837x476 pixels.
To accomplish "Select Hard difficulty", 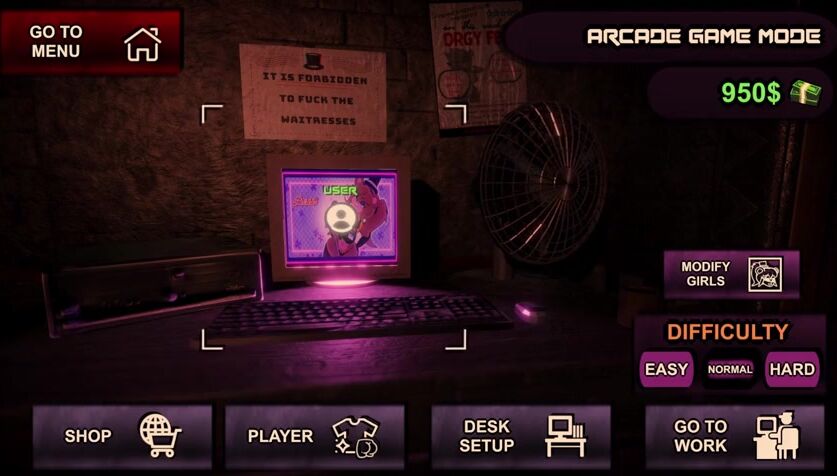I will [x=792, y=369].
